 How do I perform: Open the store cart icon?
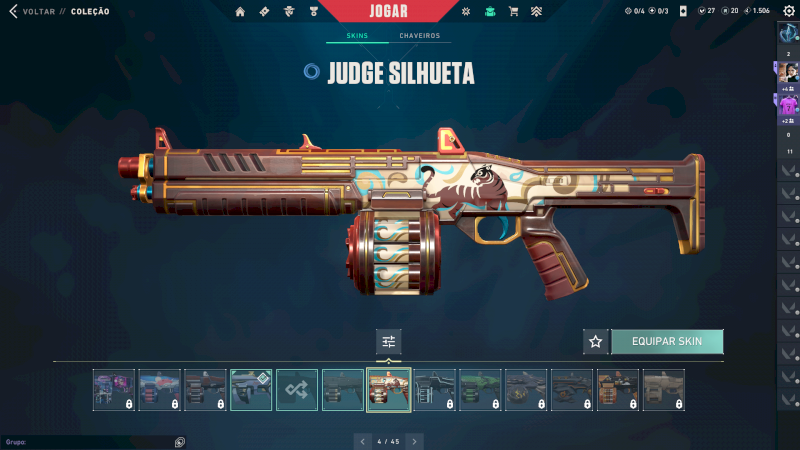[x=513, y=12]
